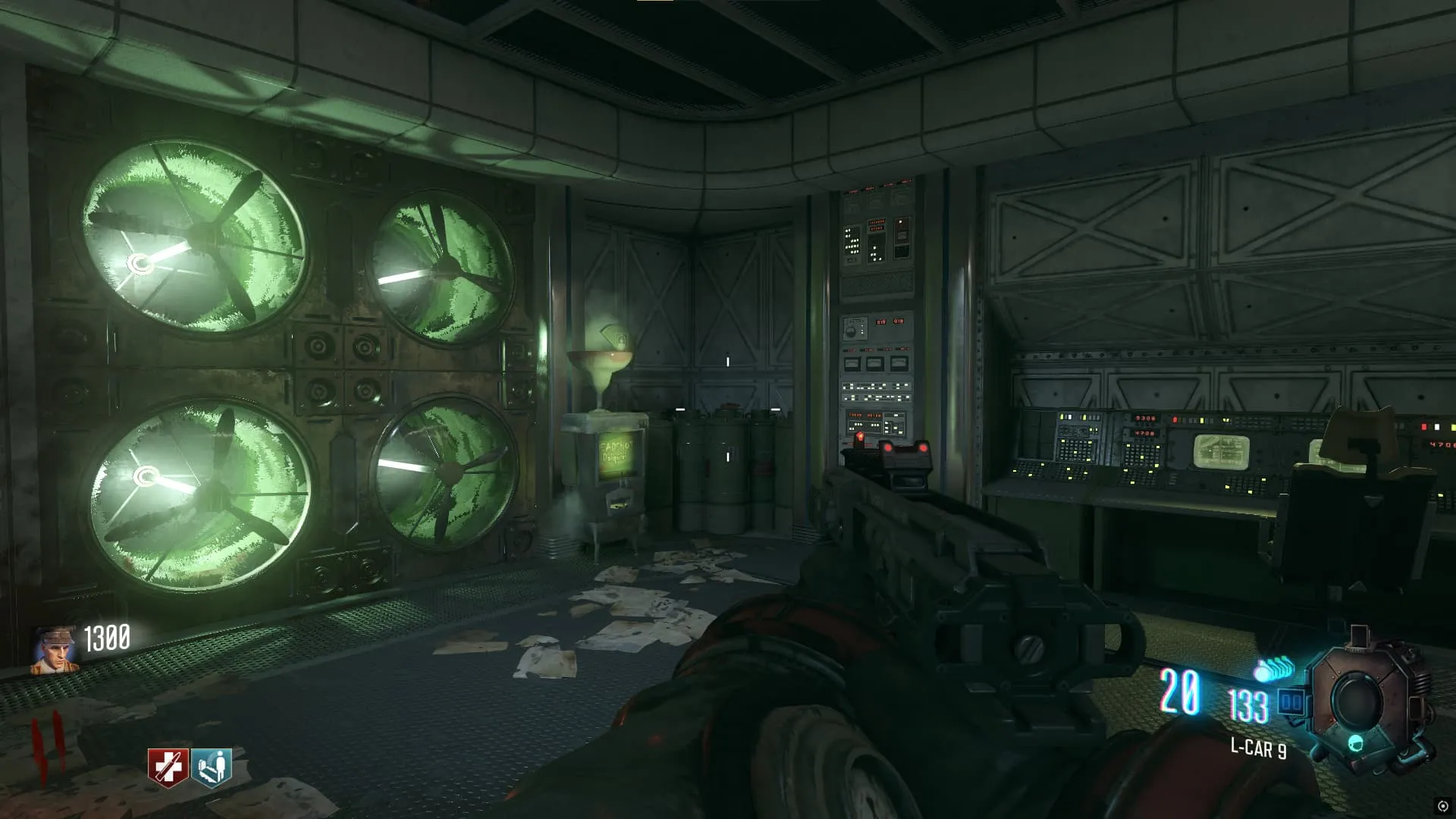Viewport: 1456px width, 819px height.
Task: Click the small overlay icon in the screen corner
Action: (1443, 806)
